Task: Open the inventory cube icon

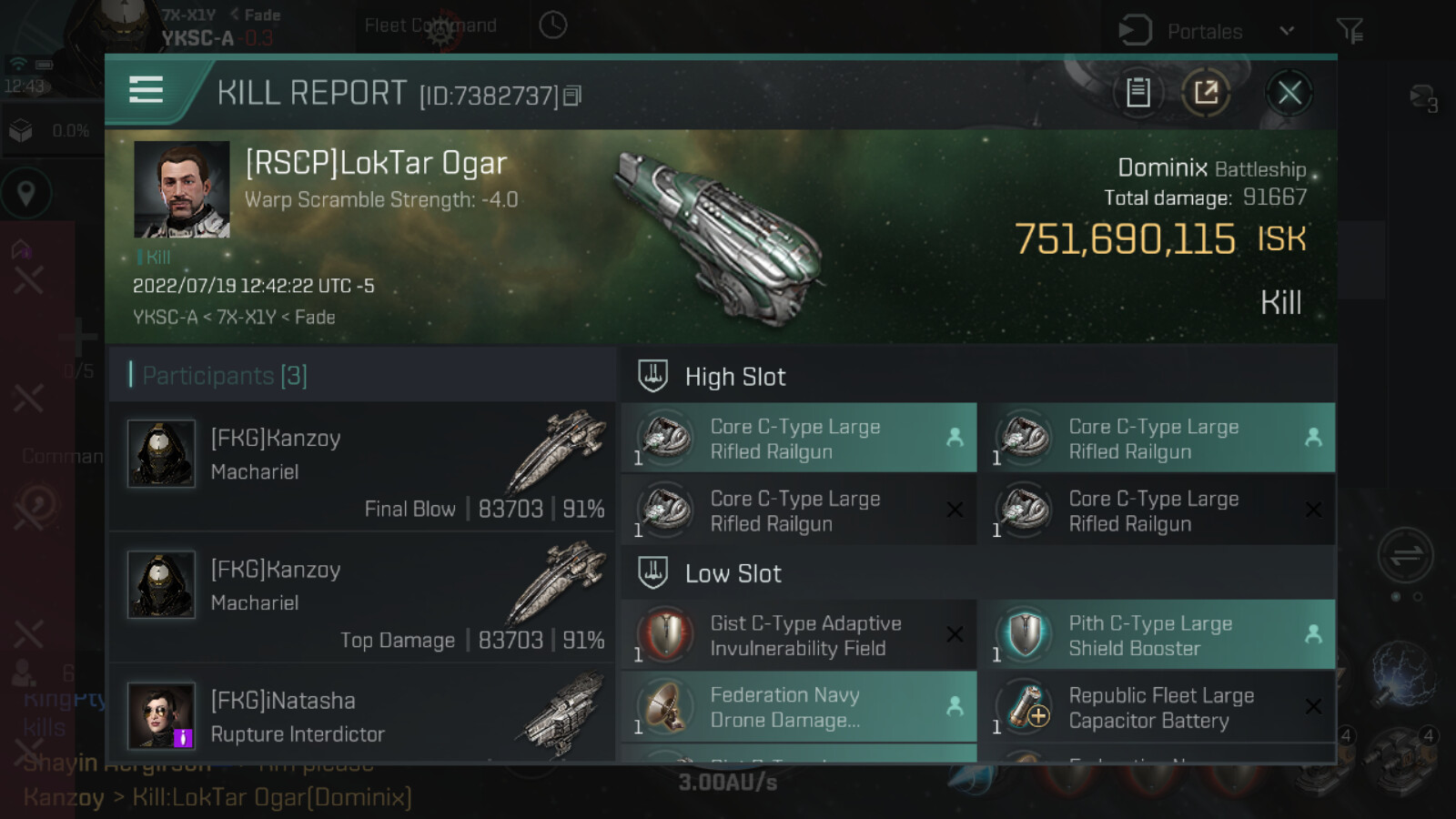Action: (21, 131)
